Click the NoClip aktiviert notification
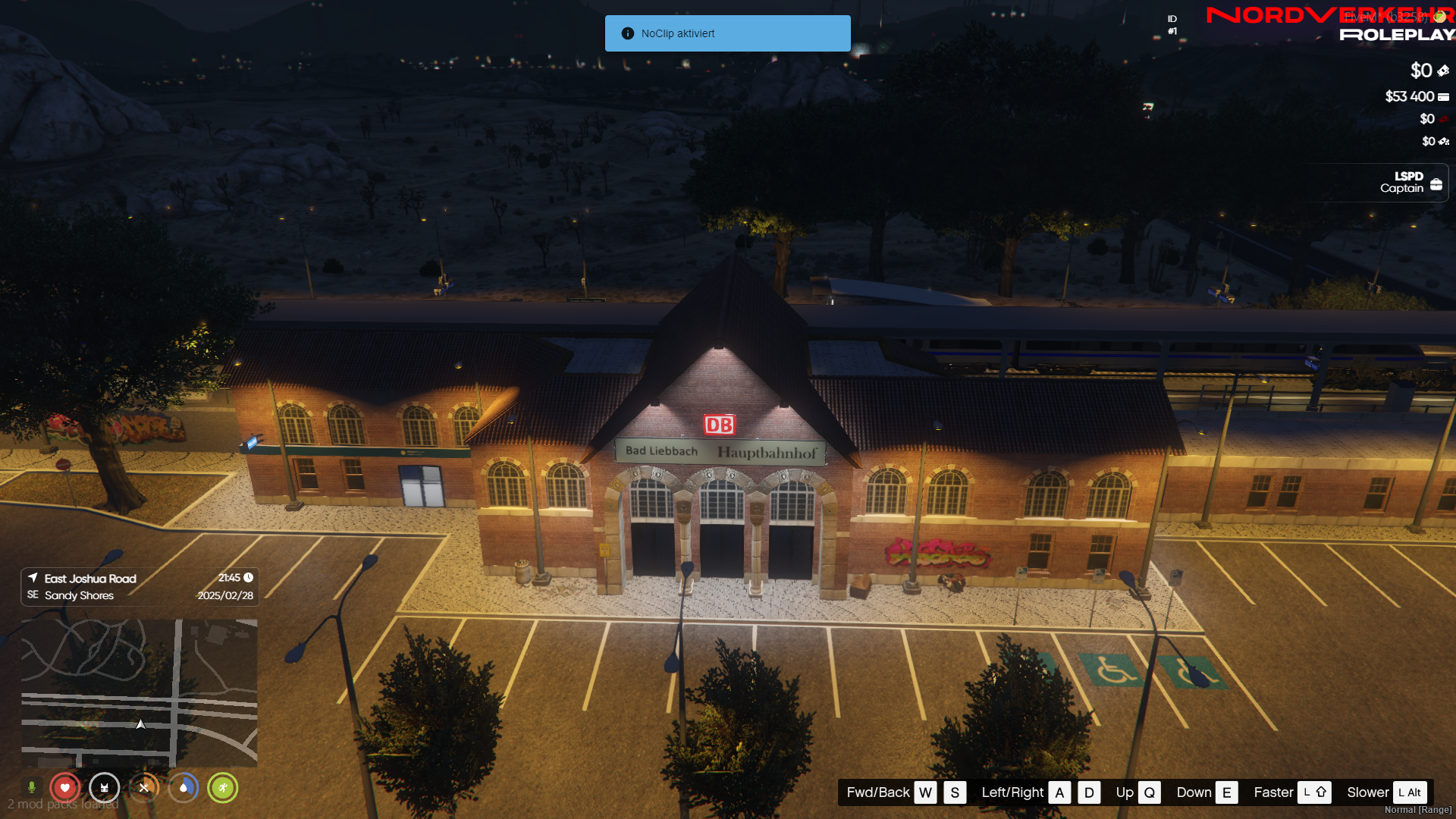The width and height of the screenshot is (1456, 819). (727, 33)
